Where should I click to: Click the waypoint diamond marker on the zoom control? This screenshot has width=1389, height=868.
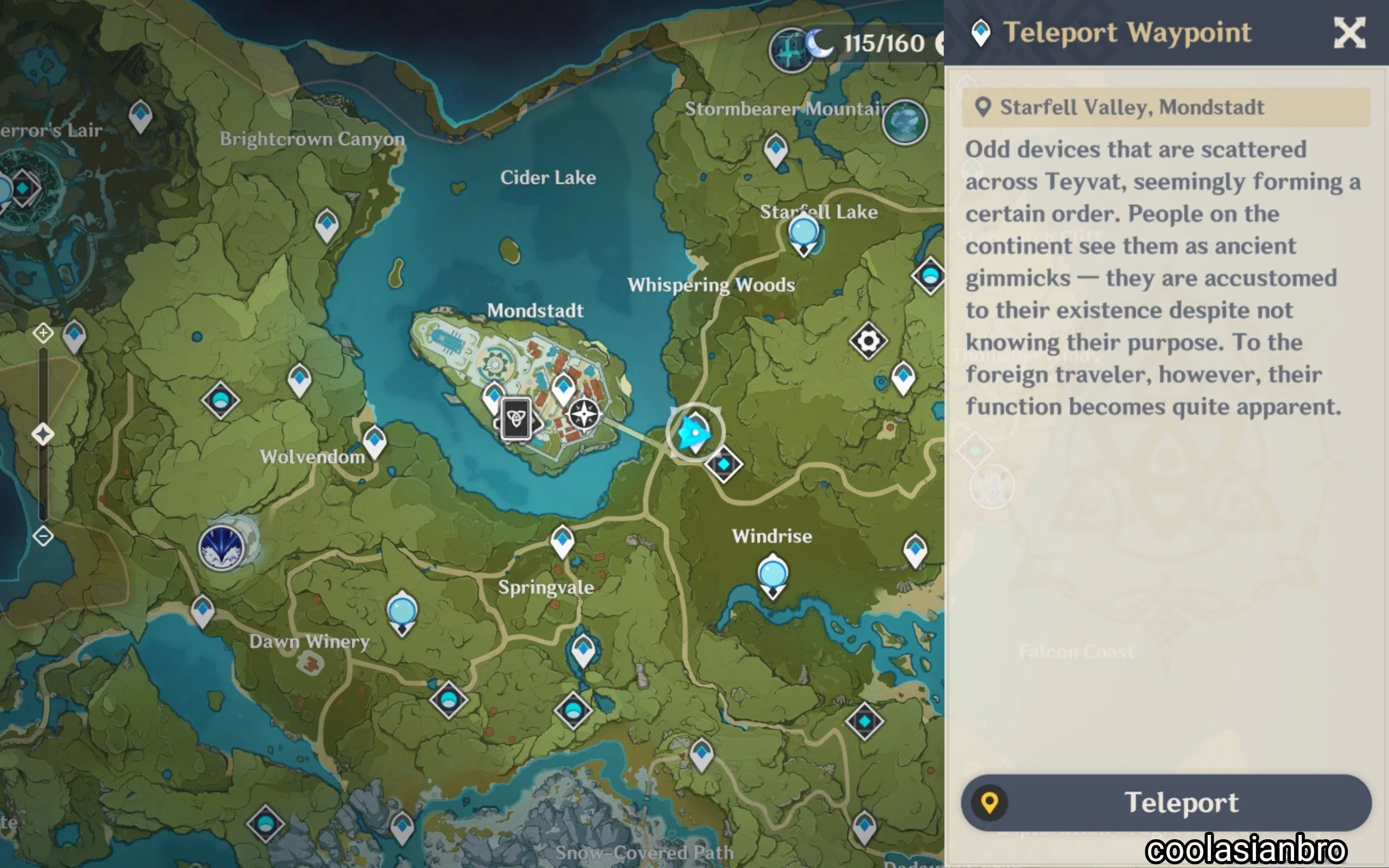[42, 435]
